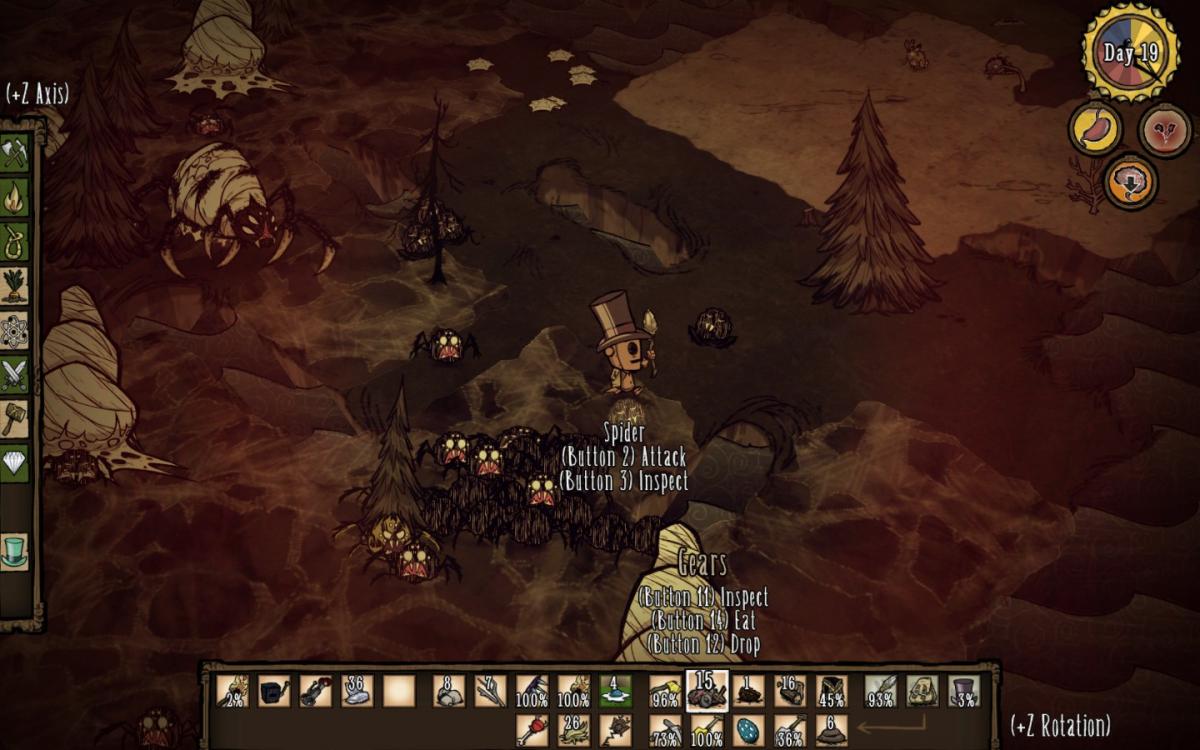
Task: Pick the rocks stack of 8
Action: click(x=449, y=691)
